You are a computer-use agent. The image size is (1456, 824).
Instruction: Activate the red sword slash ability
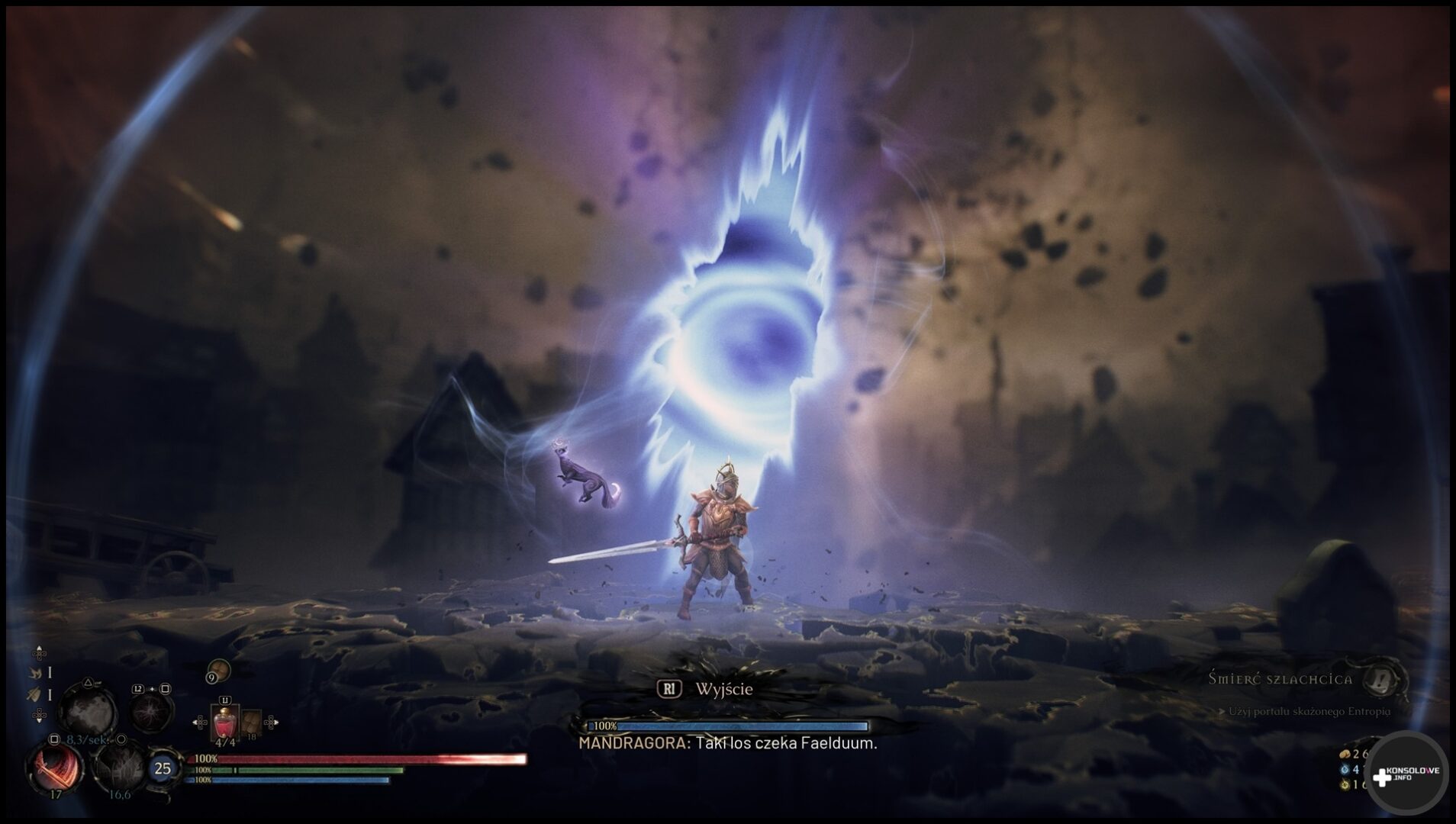click(55, 767)
